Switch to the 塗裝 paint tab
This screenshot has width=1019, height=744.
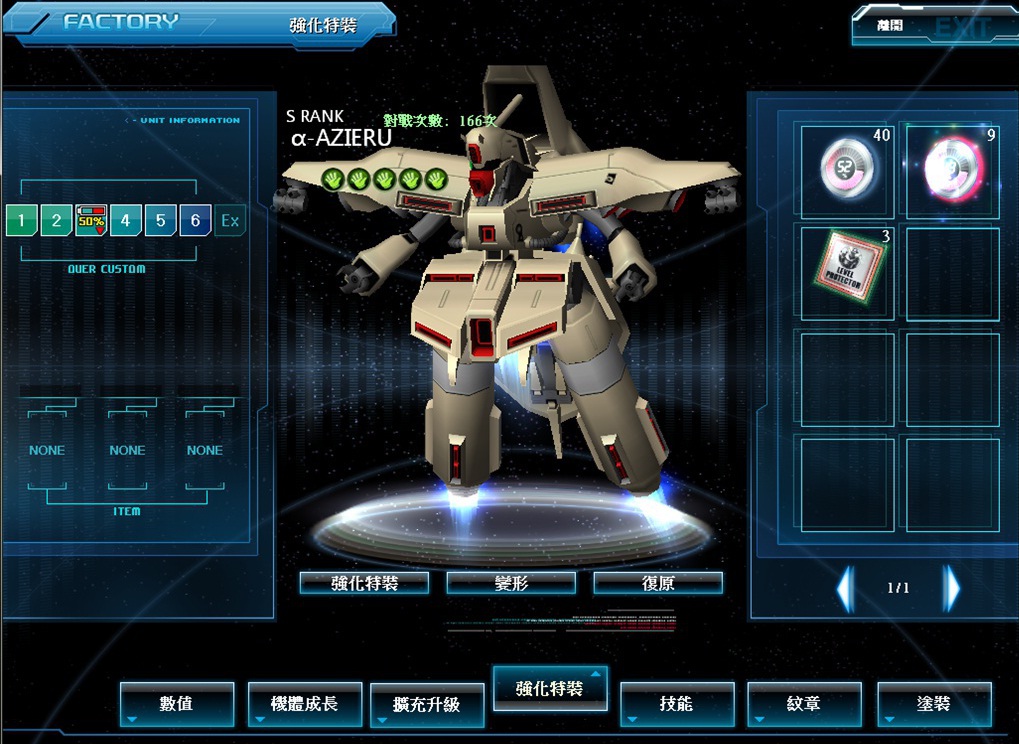934,704
